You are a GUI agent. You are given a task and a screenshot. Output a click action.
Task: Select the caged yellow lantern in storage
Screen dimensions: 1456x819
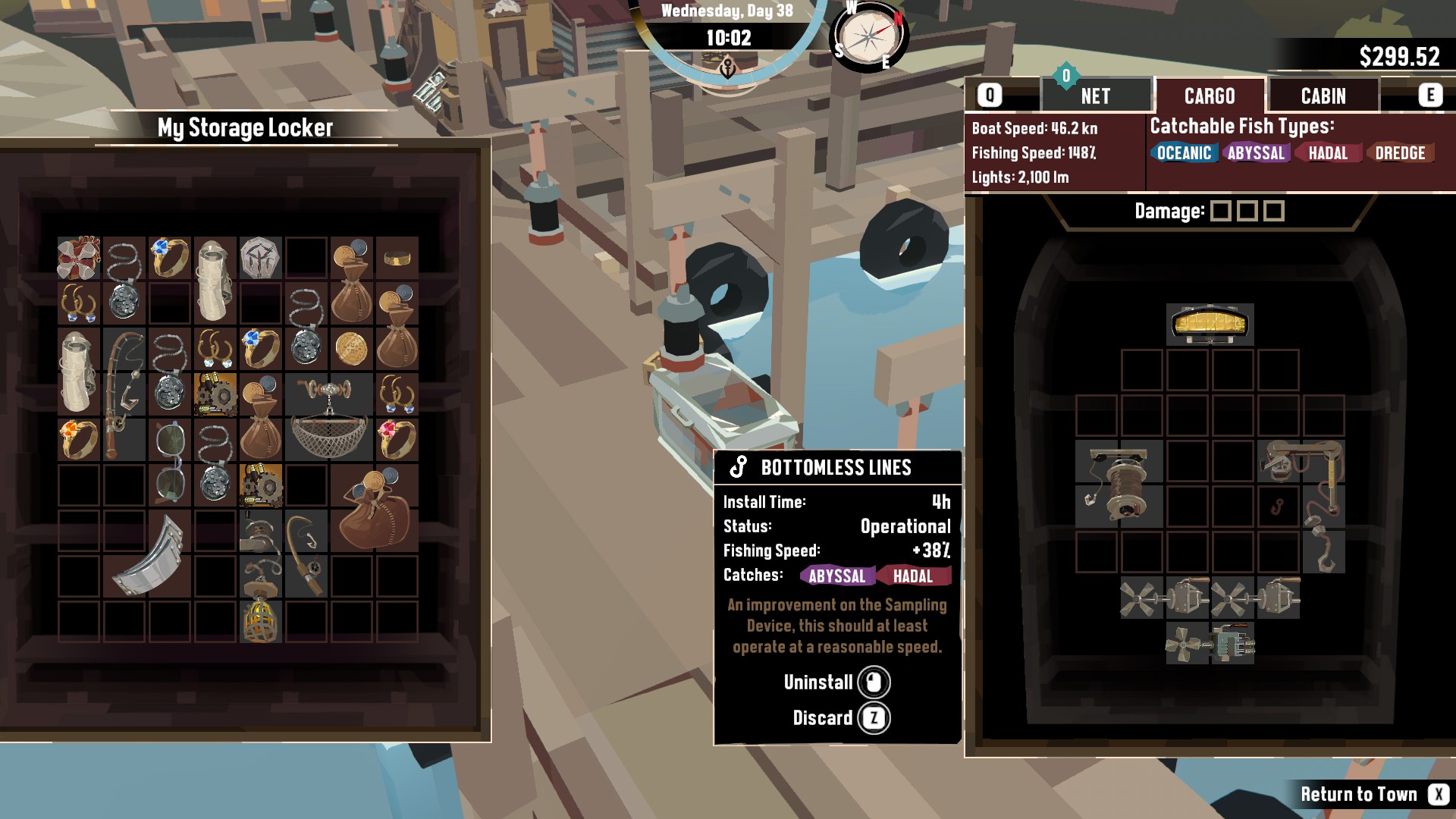(260, 620)
